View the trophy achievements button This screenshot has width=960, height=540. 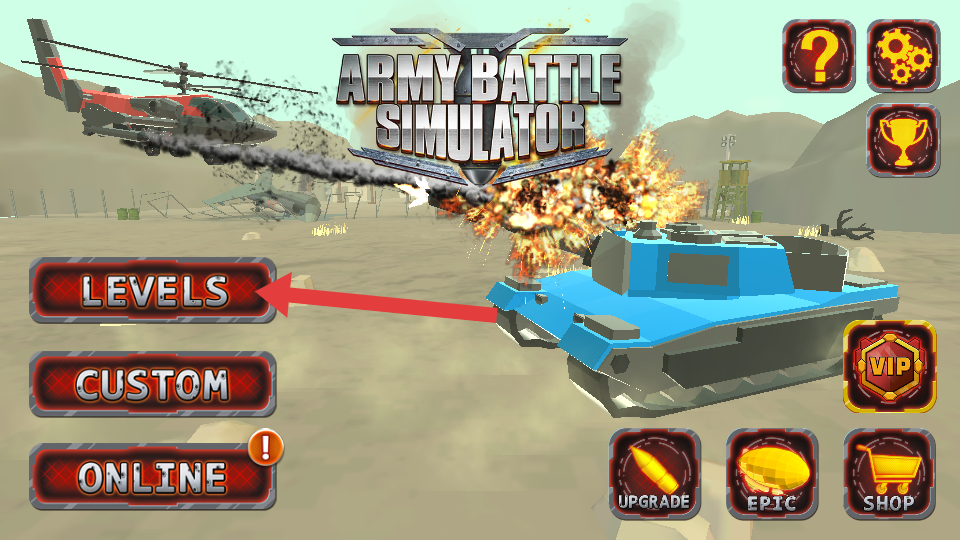tap(903, 140)
